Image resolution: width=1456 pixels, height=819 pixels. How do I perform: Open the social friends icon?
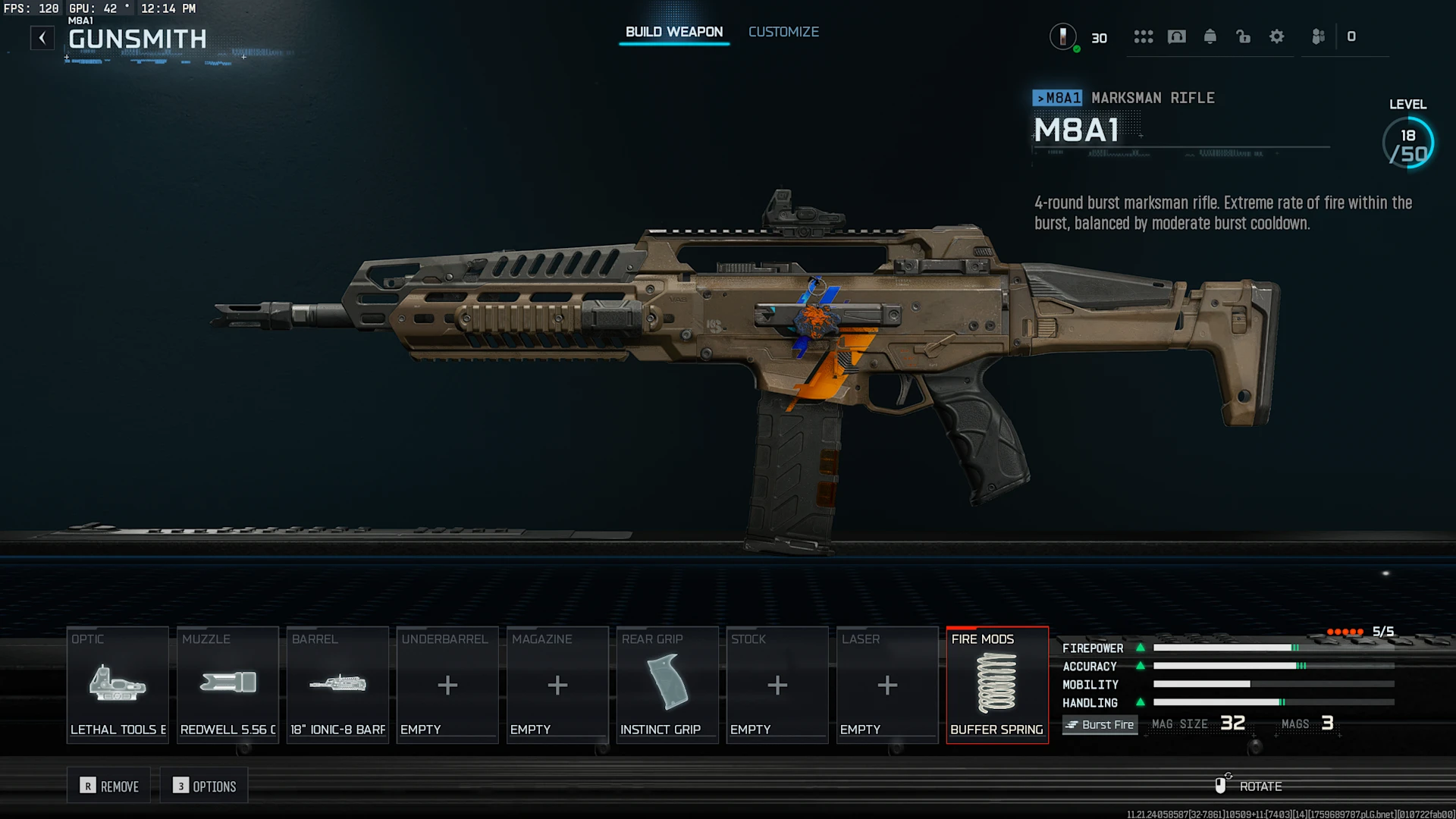click(1319, 36)
